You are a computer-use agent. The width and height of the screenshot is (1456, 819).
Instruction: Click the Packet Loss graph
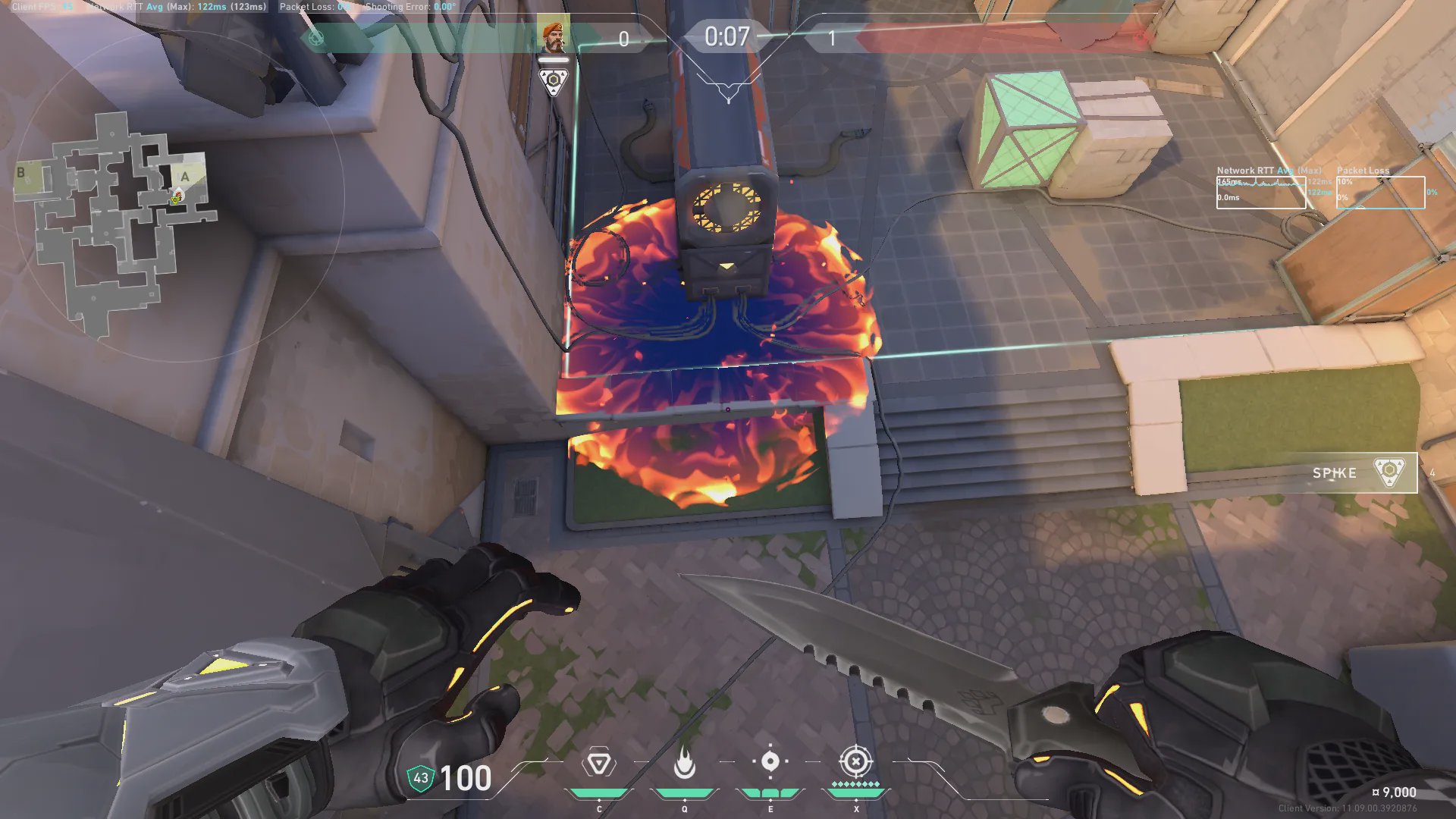pyautogui.click(x=1380, y=192)
